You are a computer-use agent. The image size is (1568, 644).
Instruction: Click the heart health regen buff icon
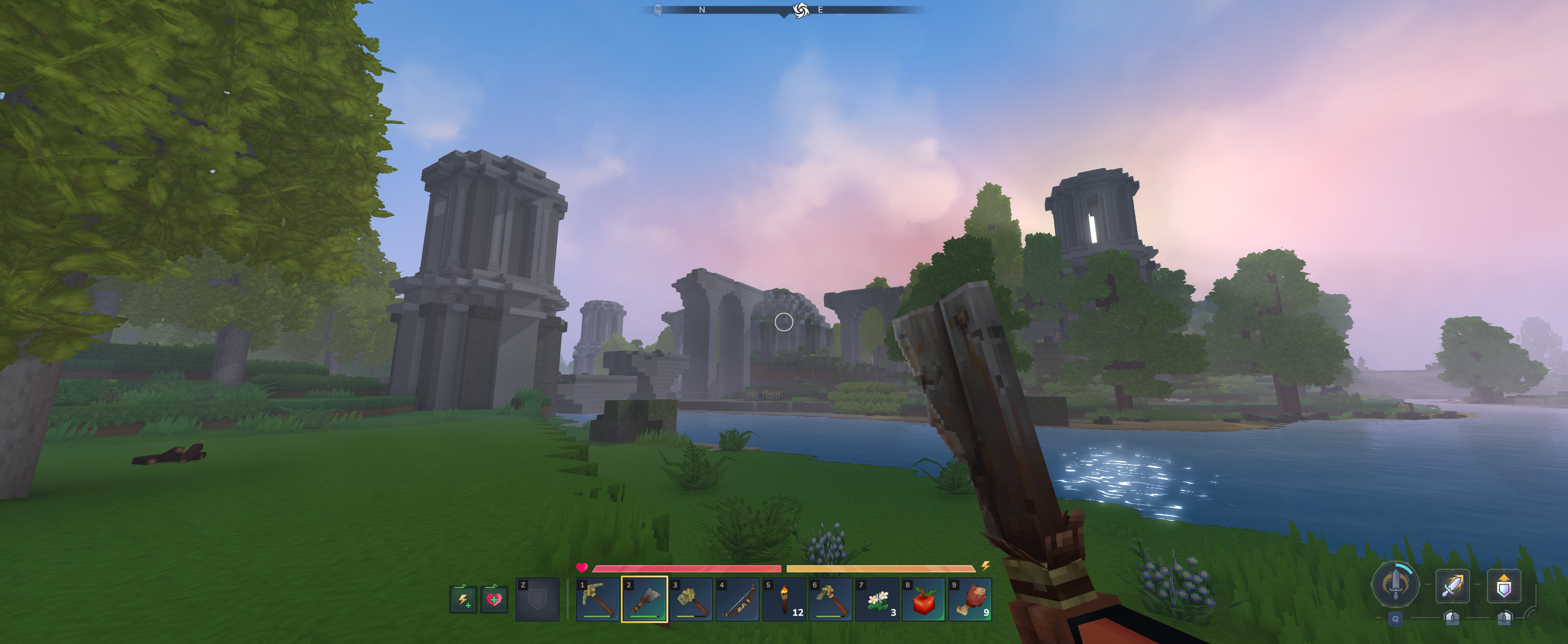point(494,599)
